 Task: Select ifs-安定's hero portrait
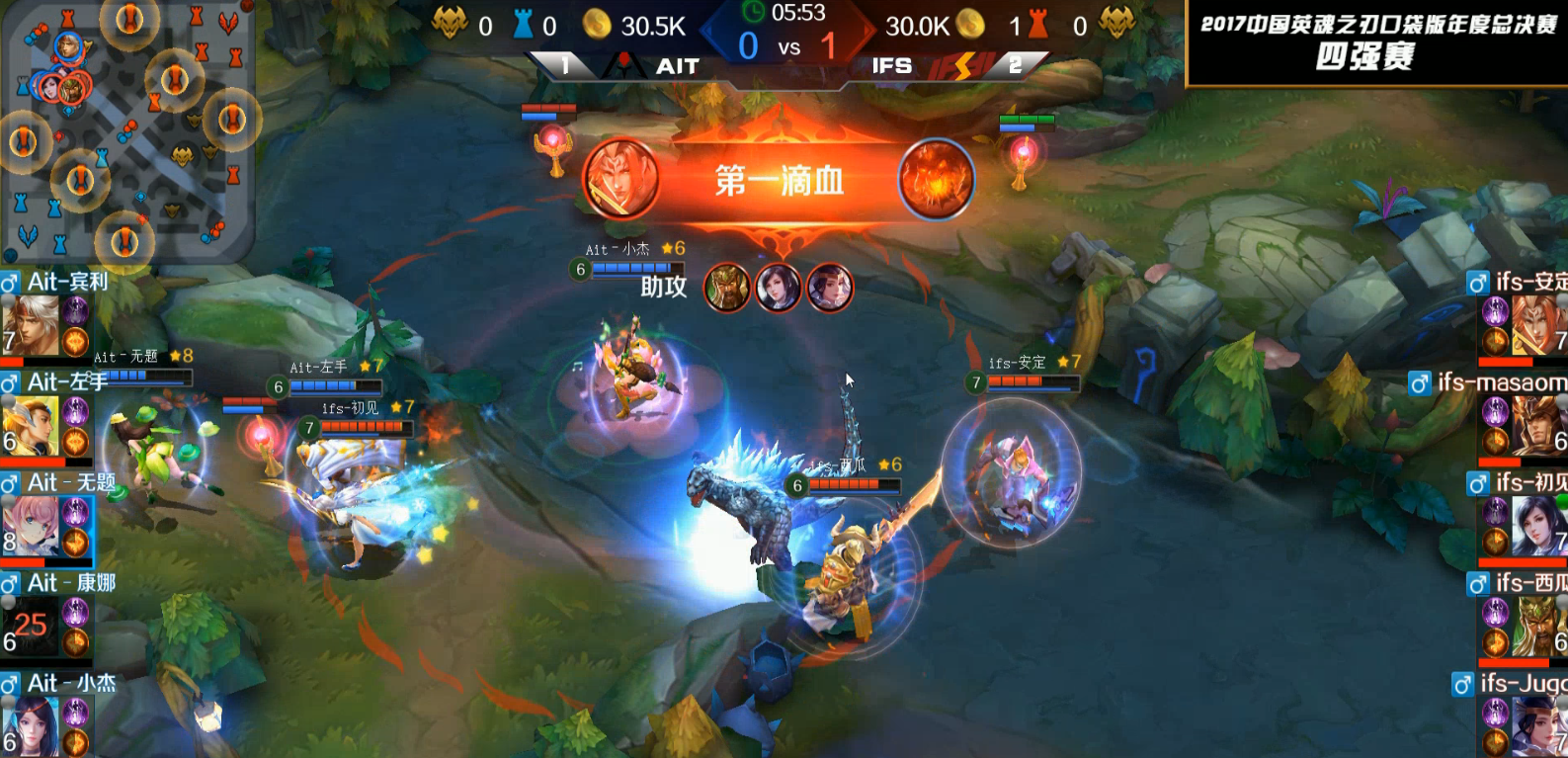click(1536, 326)
